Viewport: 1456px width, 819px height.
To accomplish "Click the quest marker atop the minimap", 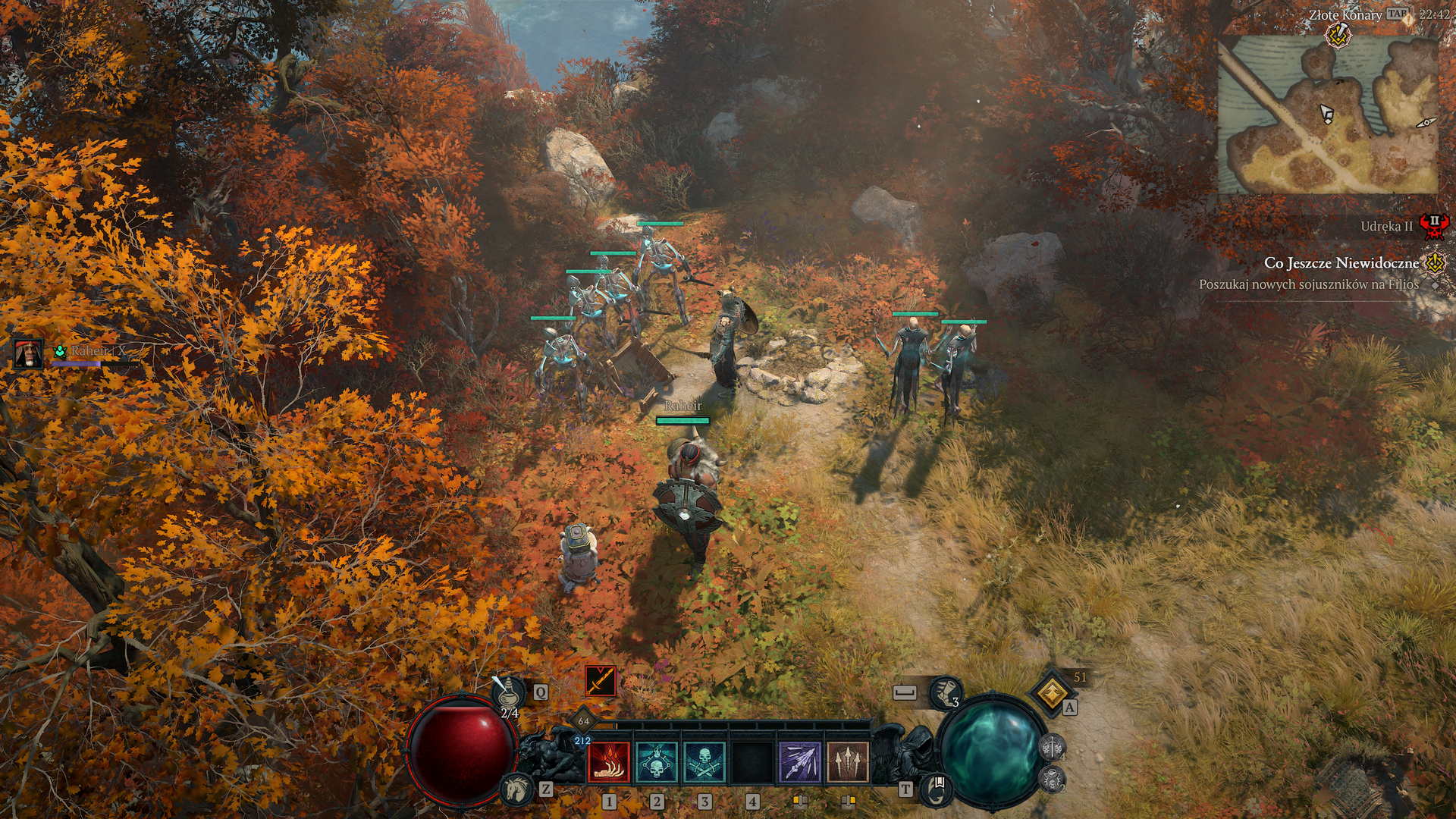I will [1338, 35].
